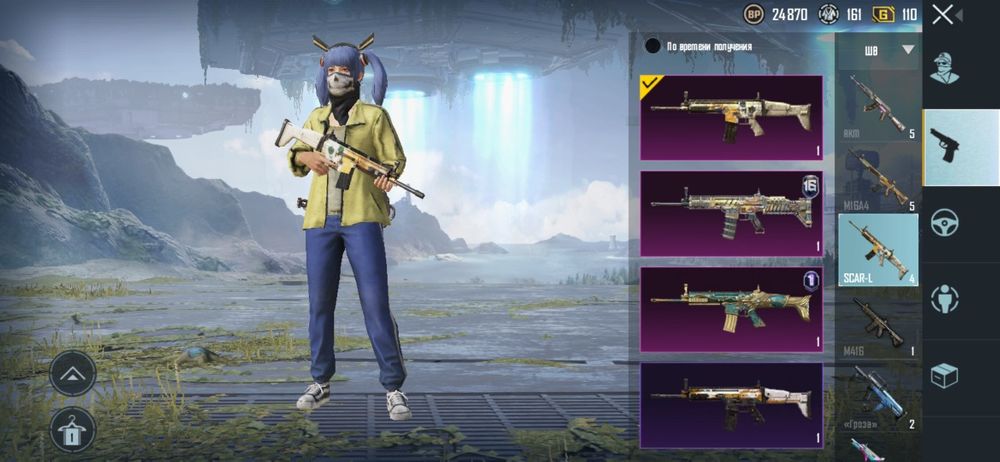The height and width of the screenshot is (462, 1000).
Task: Show M16A4 skins in the weapon list
Action: (878, 178)
